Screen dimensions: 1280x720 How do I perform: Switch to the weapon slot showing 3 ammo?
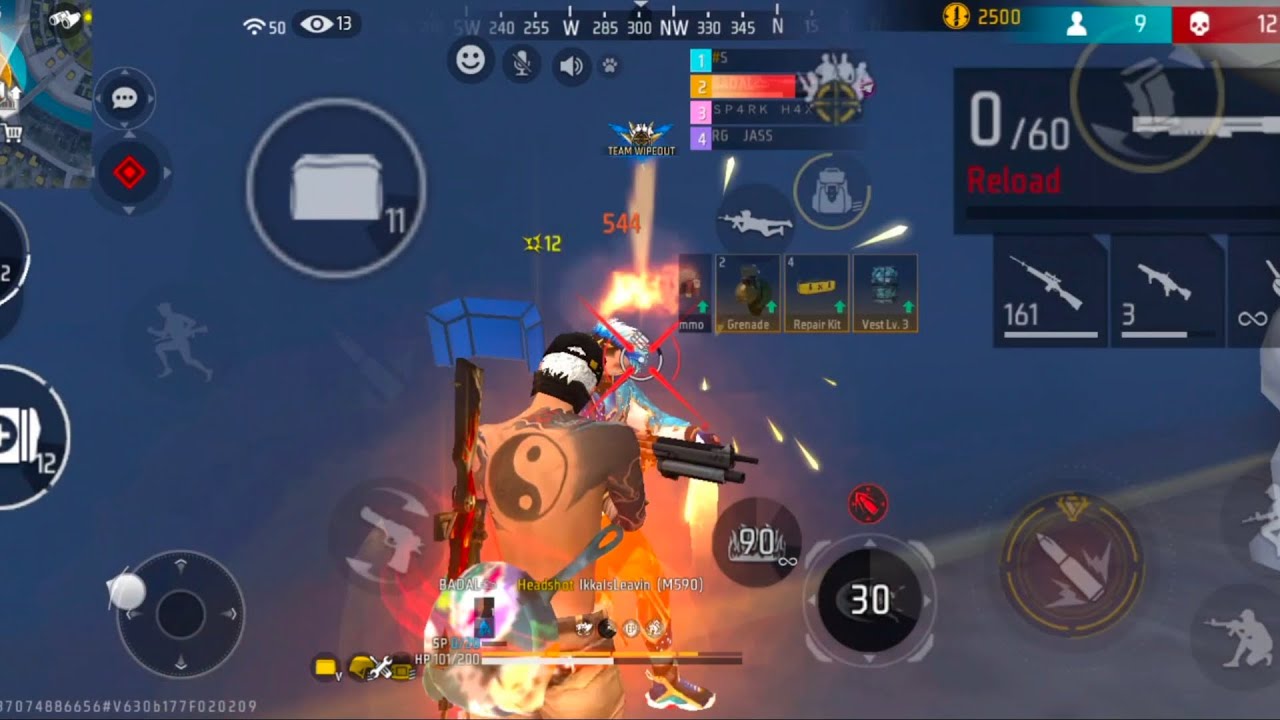coord(1166,291)
